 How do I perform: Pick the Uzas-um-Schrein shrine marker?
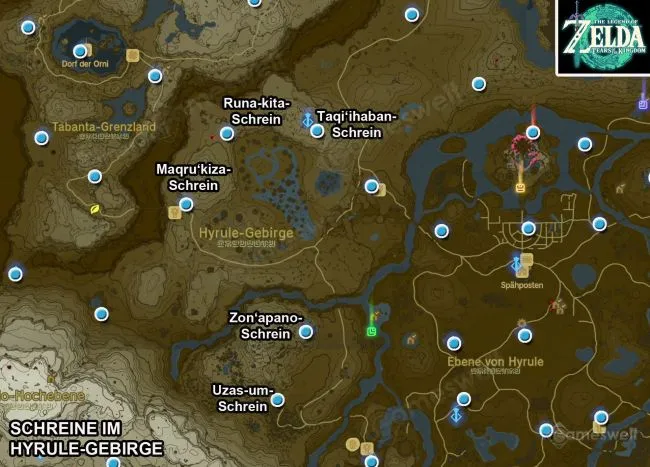pyautogui.click(x=278, y=400)
